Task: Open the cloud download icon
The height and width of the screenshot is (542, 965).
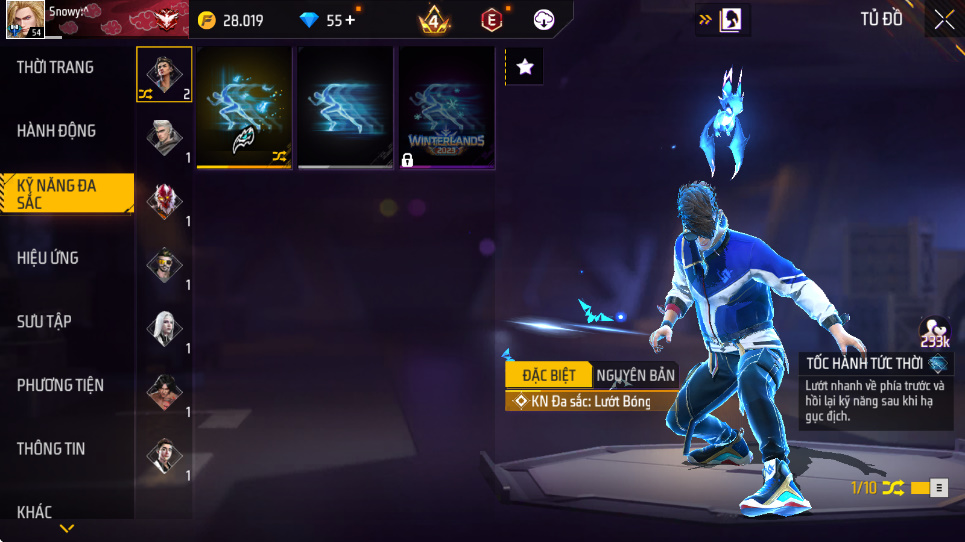Action: 544,20
